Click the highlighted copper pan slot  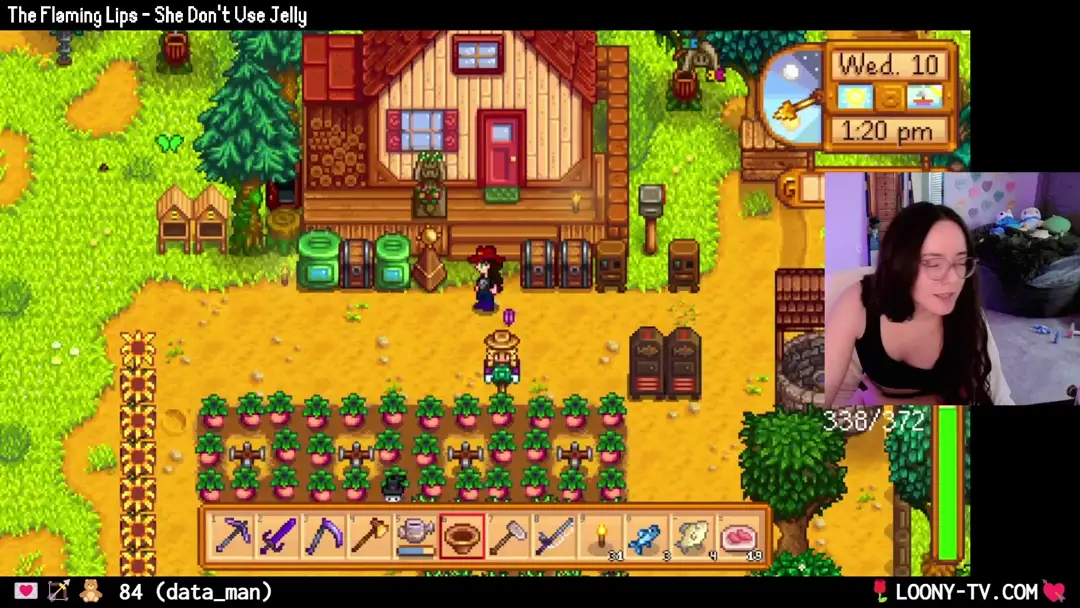[462, 537]
